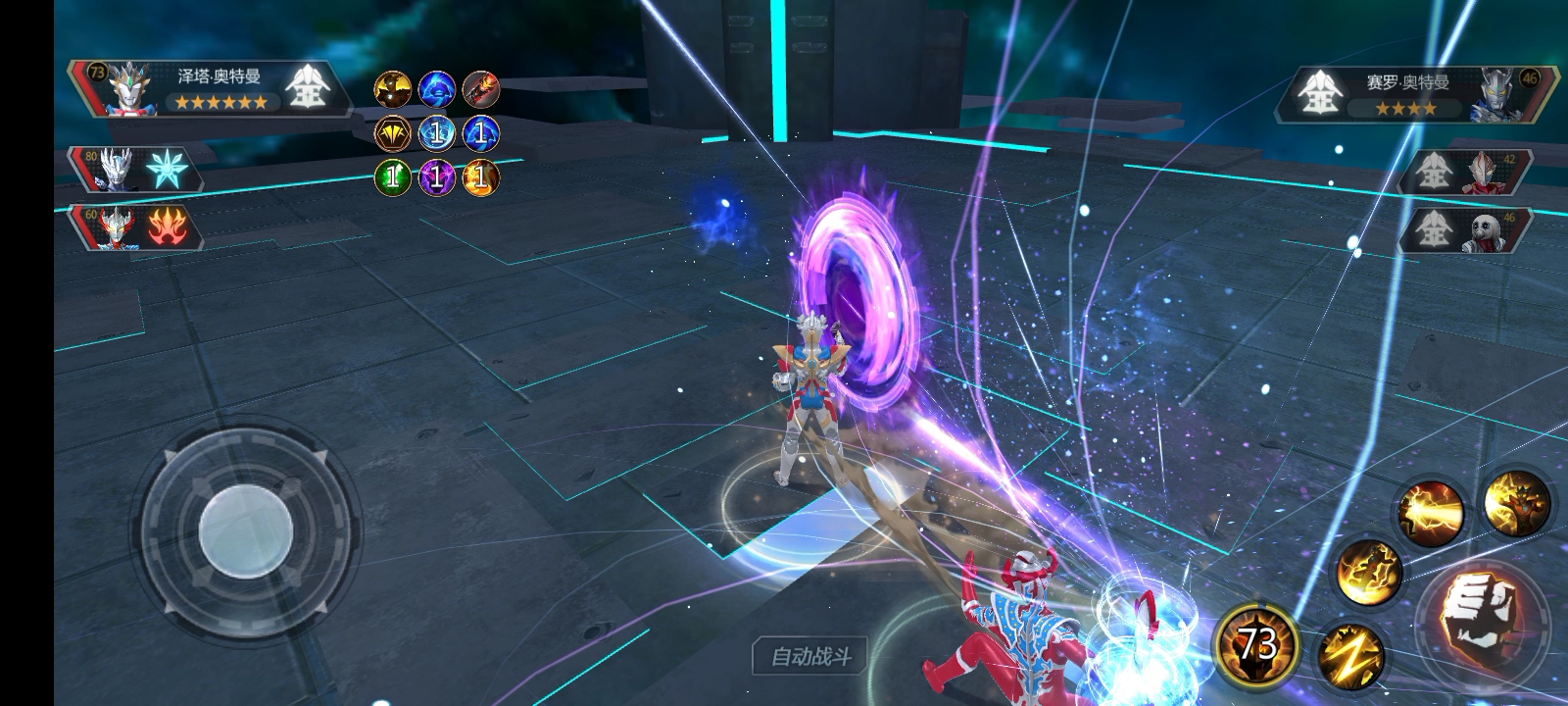The height and width of the screenshot is (706, 1568).
Task: Fire the golden beam skill
Action: pyautogui.click(x=1430, y=511)
